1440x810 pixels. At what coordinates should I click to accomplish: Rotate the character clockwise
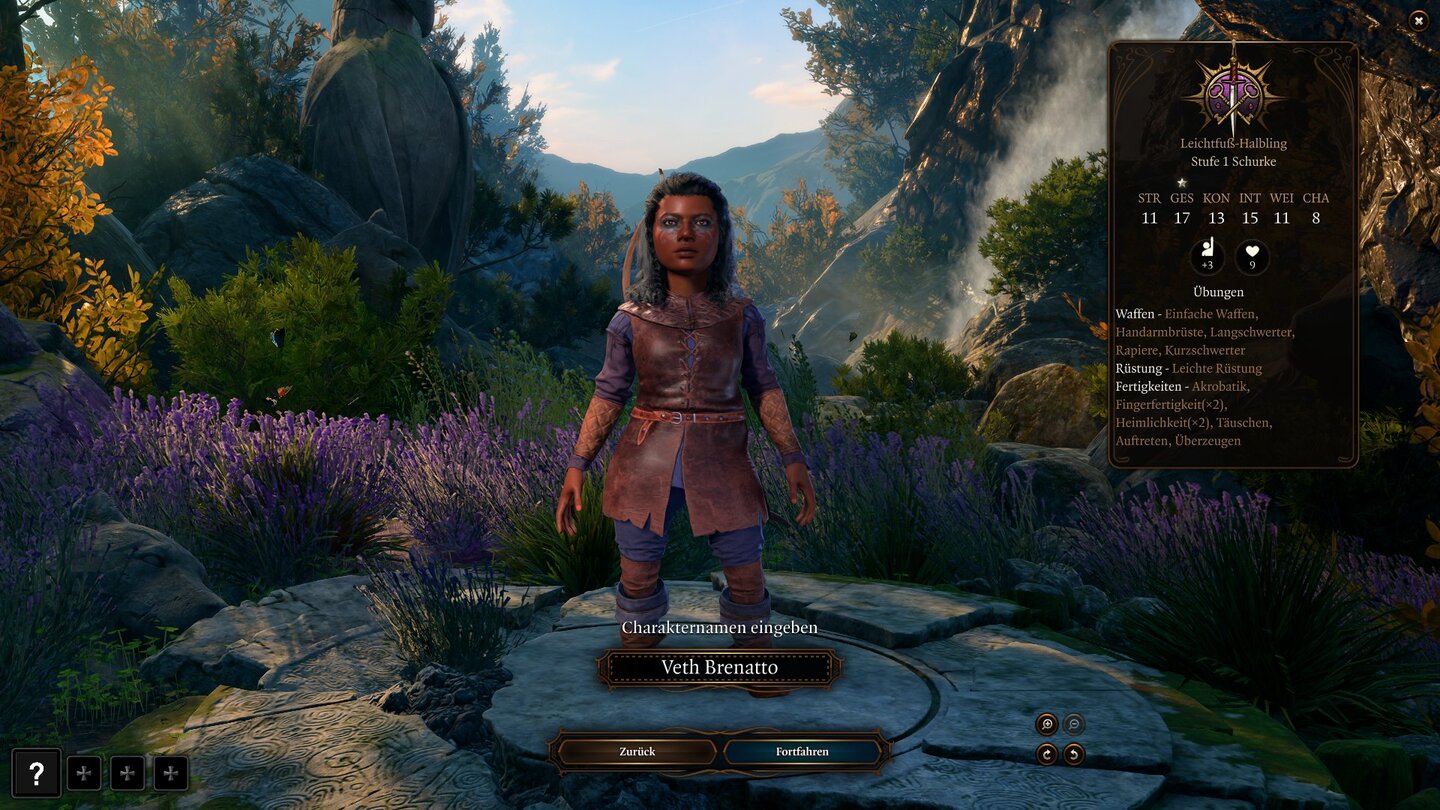[1047, 754]
